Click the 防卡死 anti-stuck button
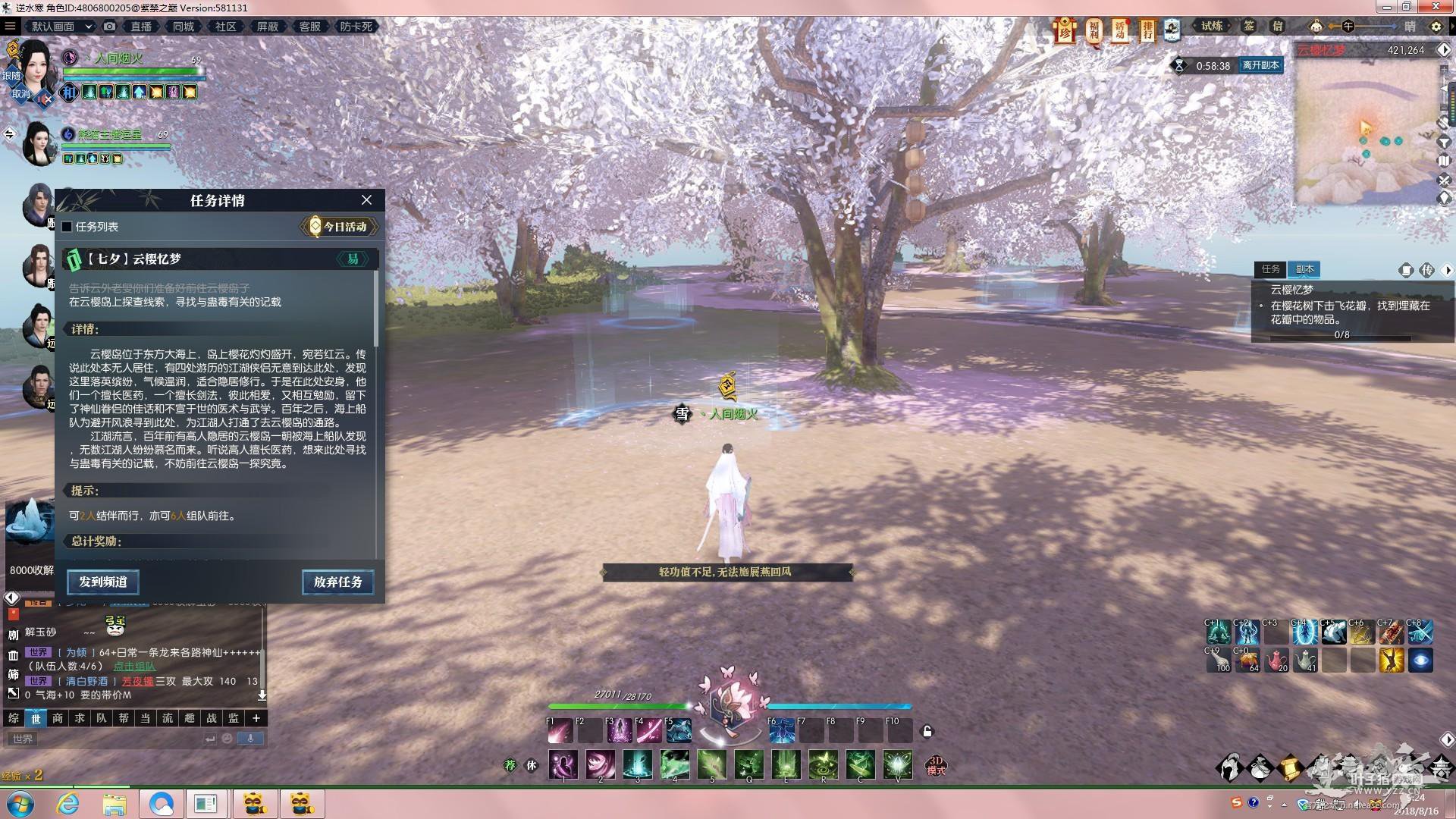 click(356, 27)
